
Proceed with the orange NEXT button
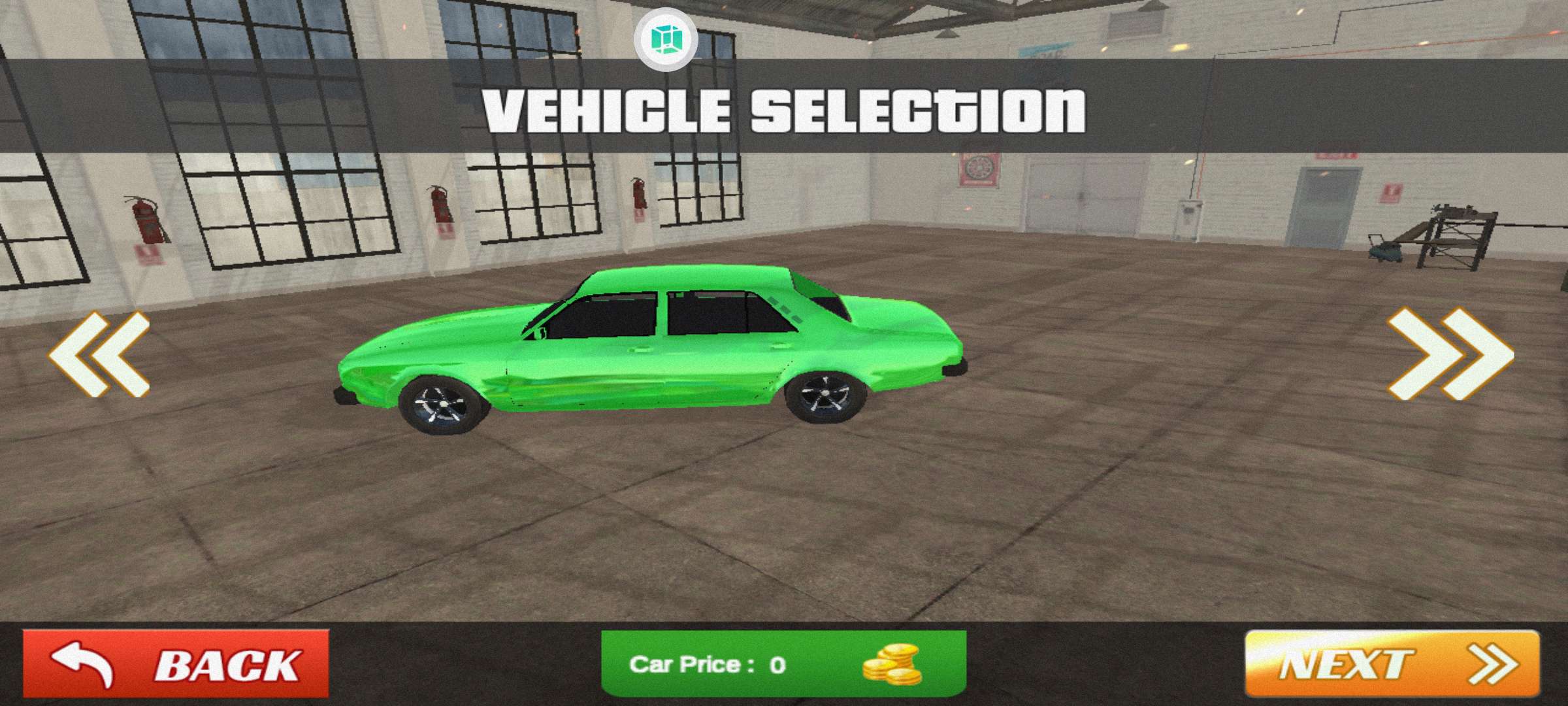pos(1392,664)
